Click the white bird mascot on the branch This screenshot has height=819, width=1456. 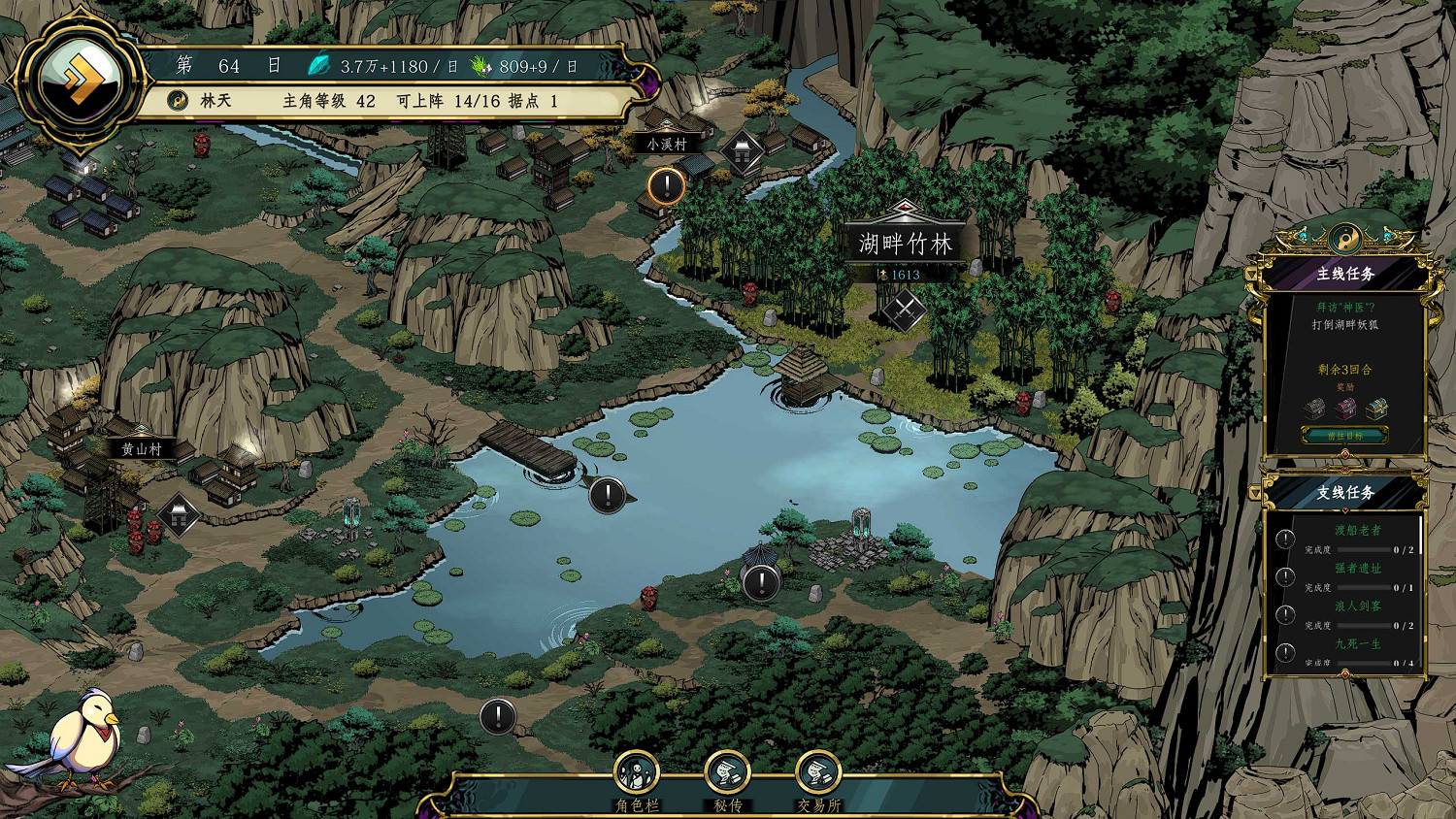[x=83, y=737]
